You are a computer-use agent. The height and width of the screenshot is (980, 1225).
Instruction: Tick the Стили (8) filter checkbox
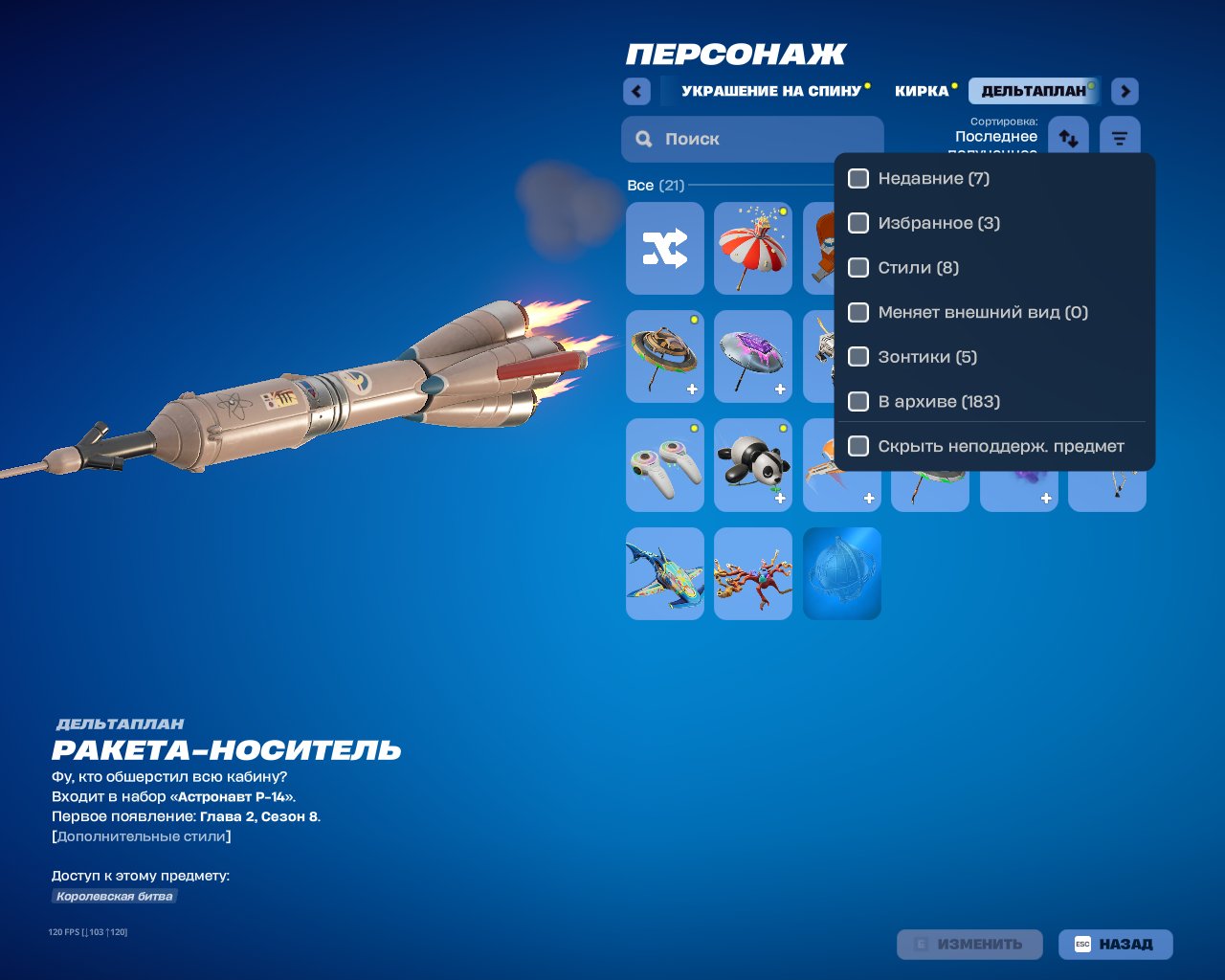click(858, 268)
